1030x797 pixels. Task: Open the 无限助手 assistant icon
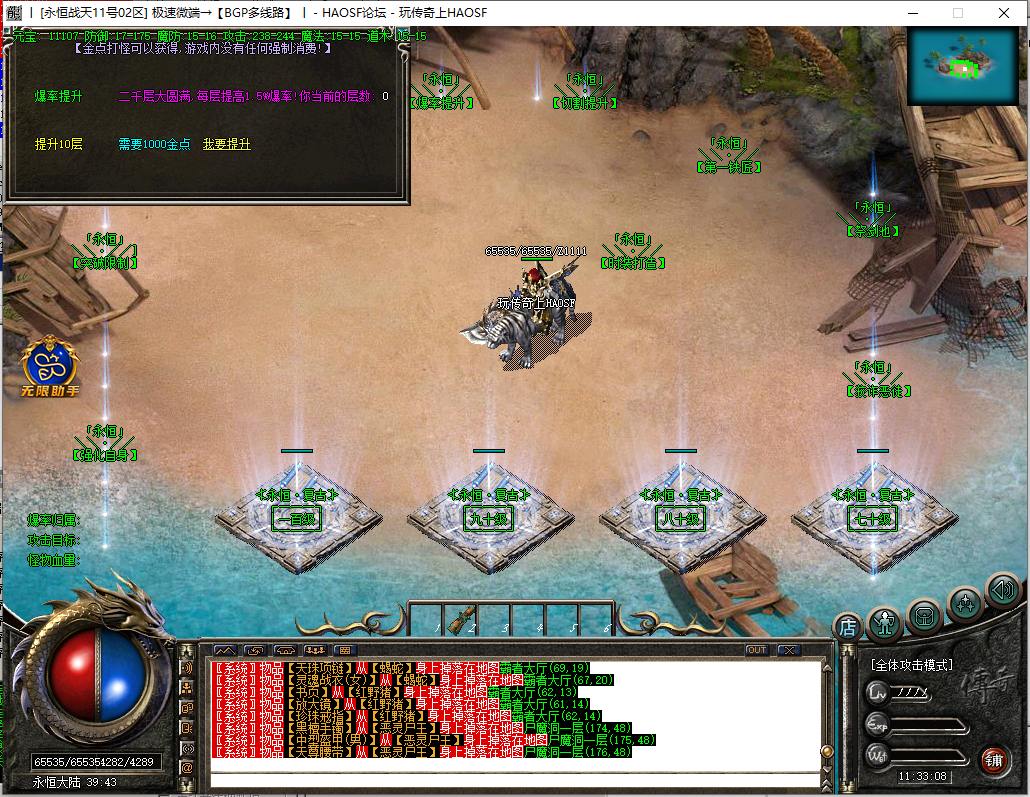[x=51, y=366]
